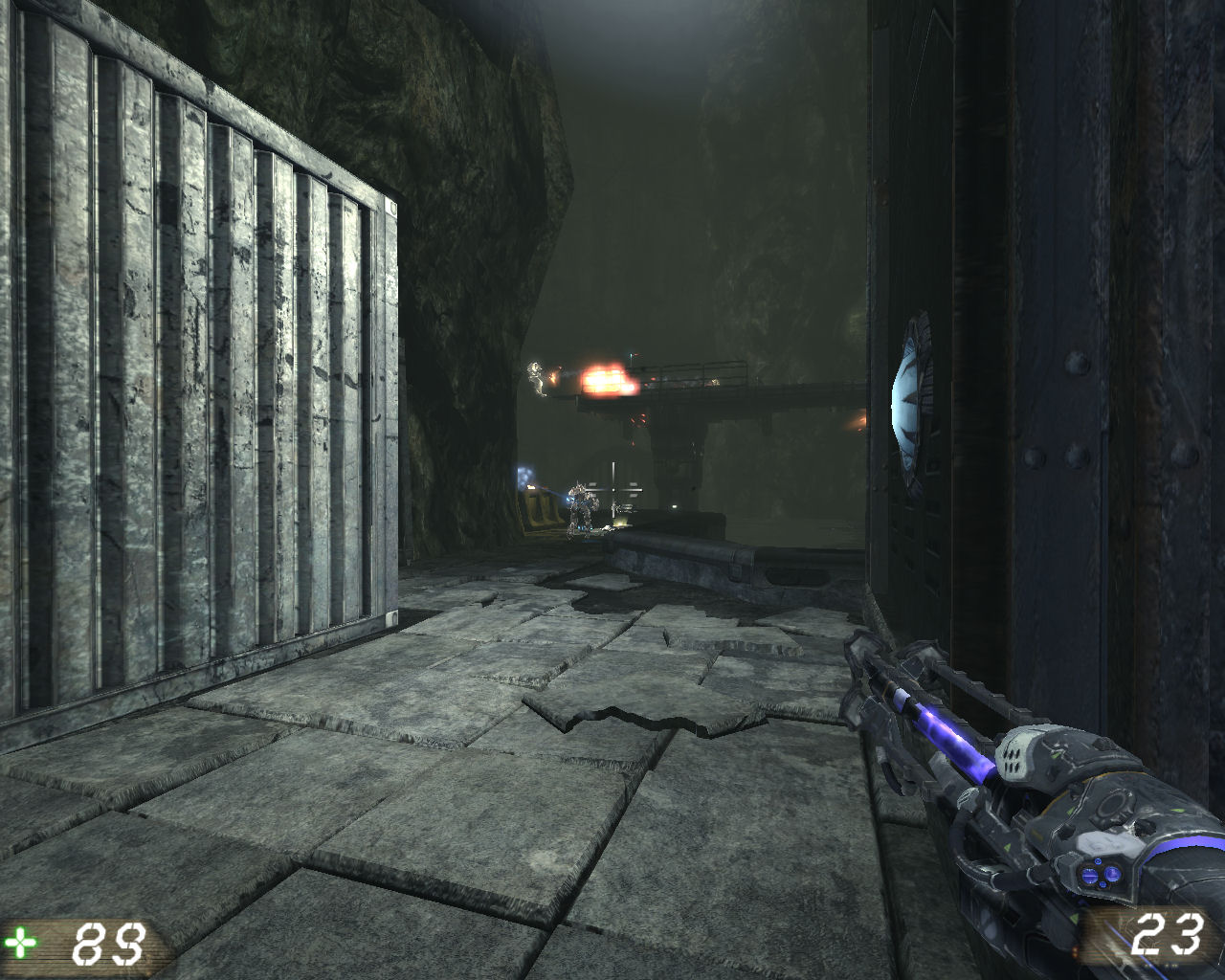Select the purple-lit weapon in the player's hands
This screenshot has height=980, width=1225.
1005,794
